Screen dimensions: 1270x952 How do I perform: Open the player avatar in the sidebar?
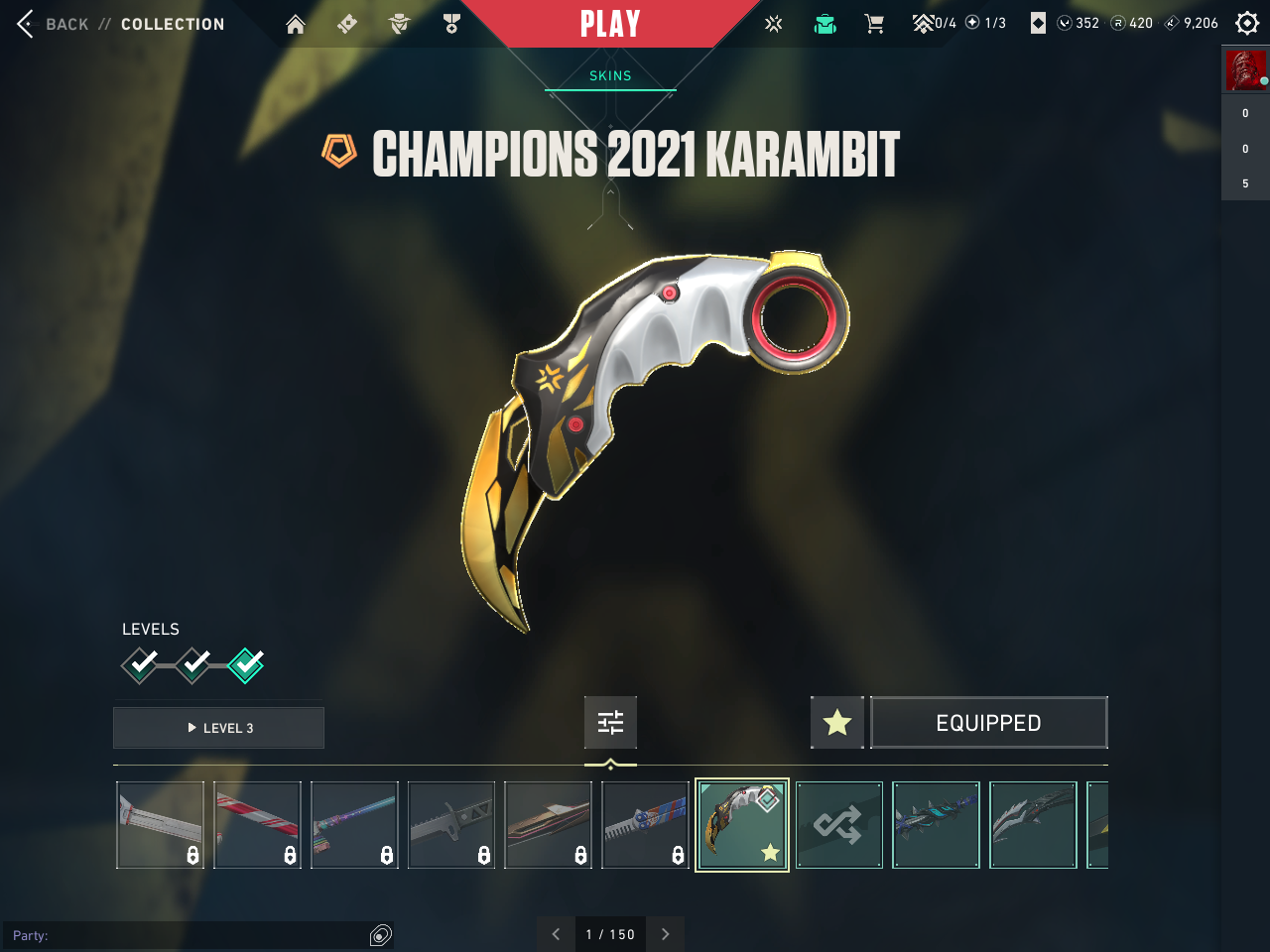tap(1245, 70)
